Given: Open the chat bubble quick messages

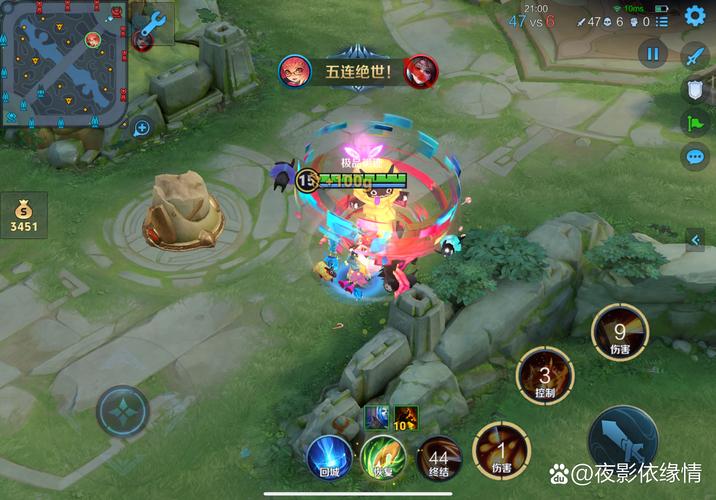Looking at the screenshot, I should 695,157.
